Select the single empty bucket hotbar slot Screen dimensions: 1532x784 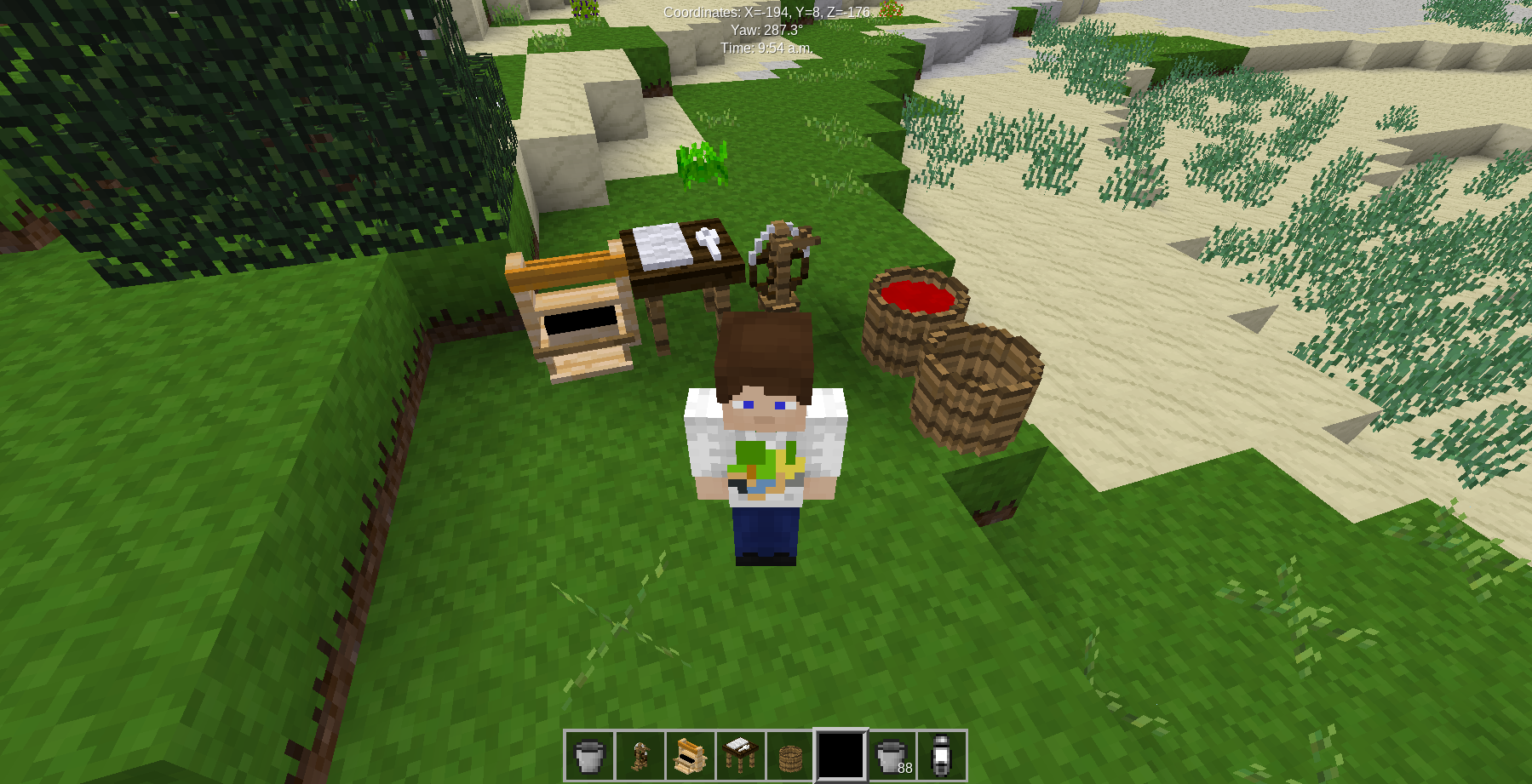(589, 755)
